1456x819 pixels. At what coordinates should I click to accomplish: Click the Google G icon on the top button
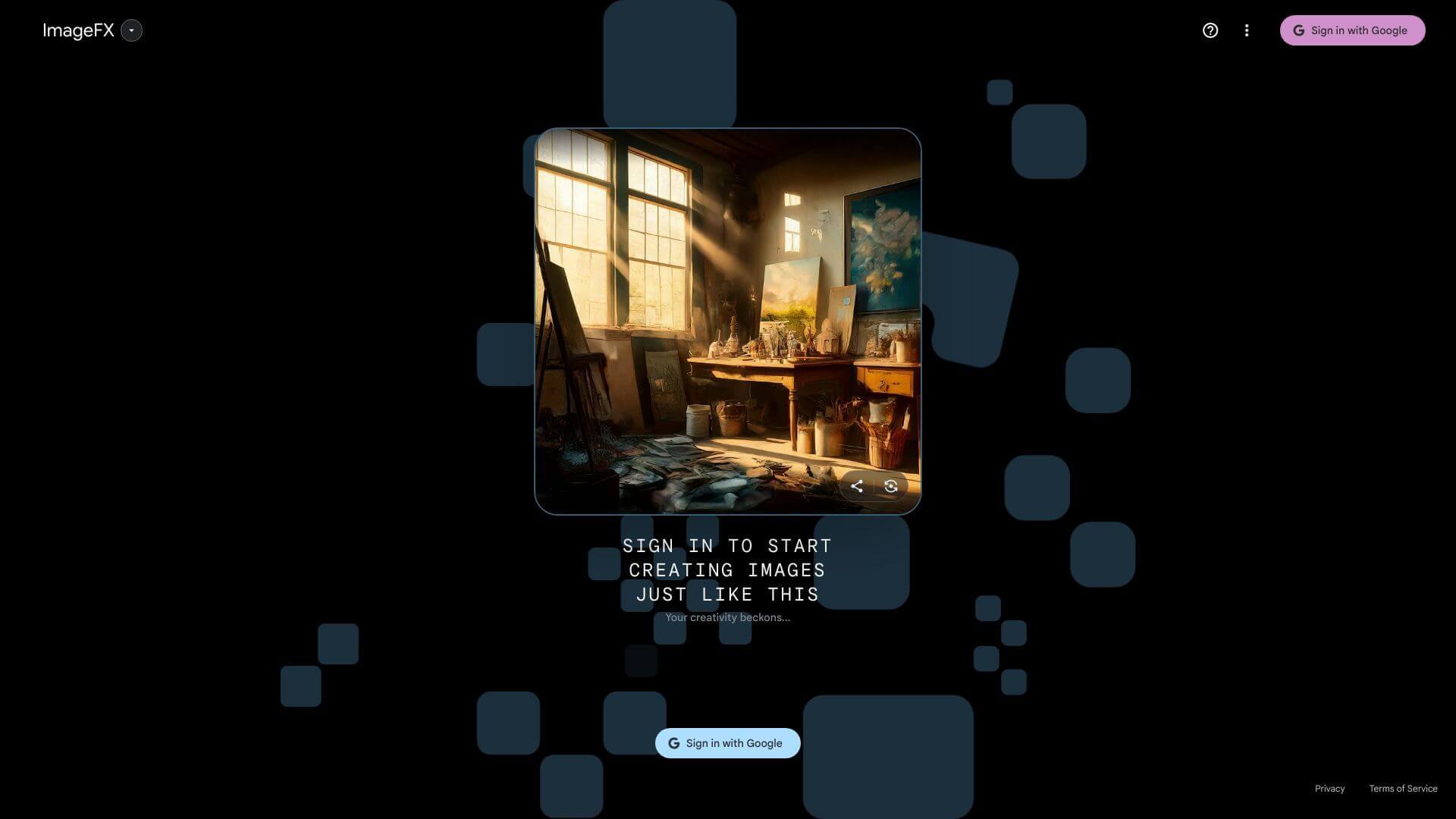coord(1298,30)
